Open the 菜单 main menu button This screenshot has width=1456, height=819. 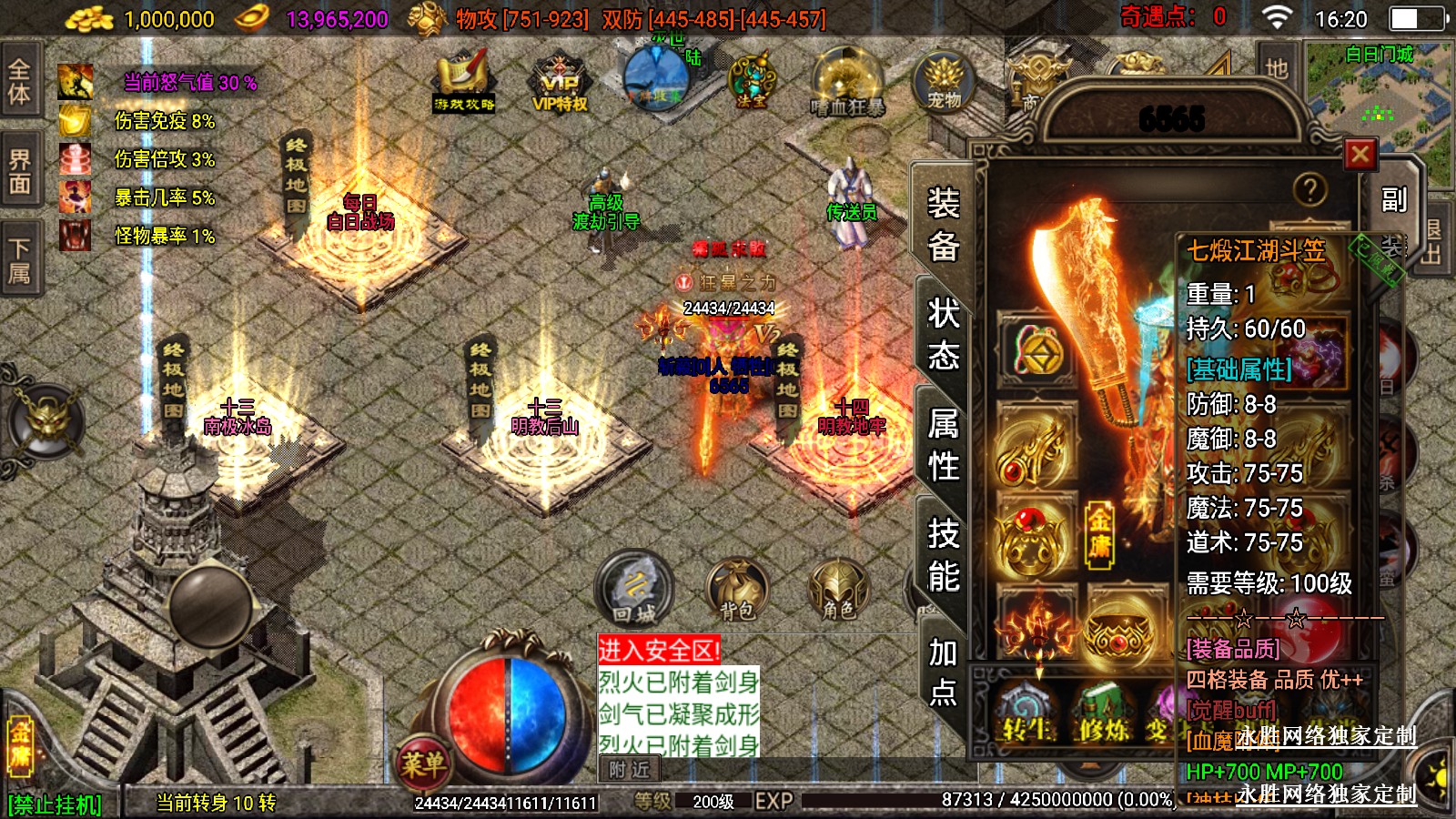point(423,763)
